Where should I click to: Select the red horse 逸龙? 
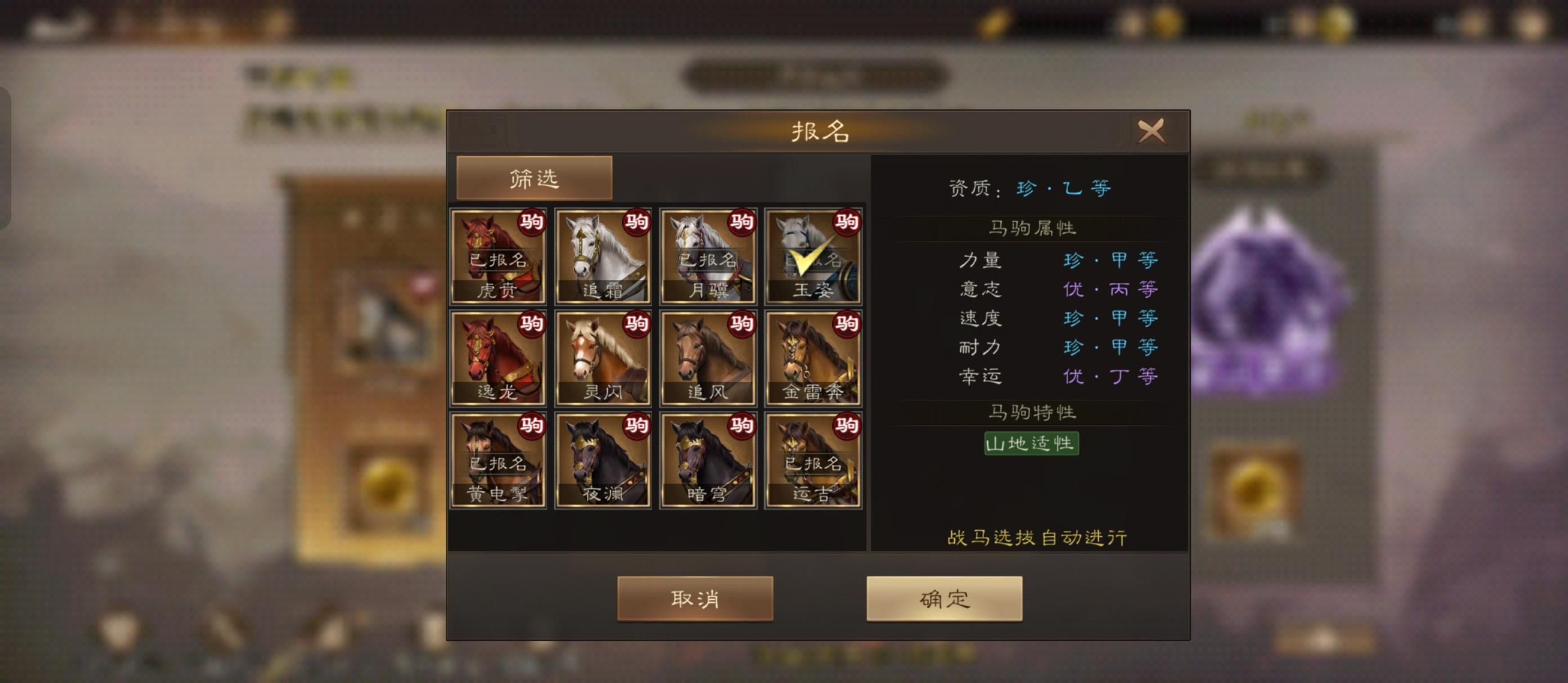pyautogui.click(x=498, y=359)
